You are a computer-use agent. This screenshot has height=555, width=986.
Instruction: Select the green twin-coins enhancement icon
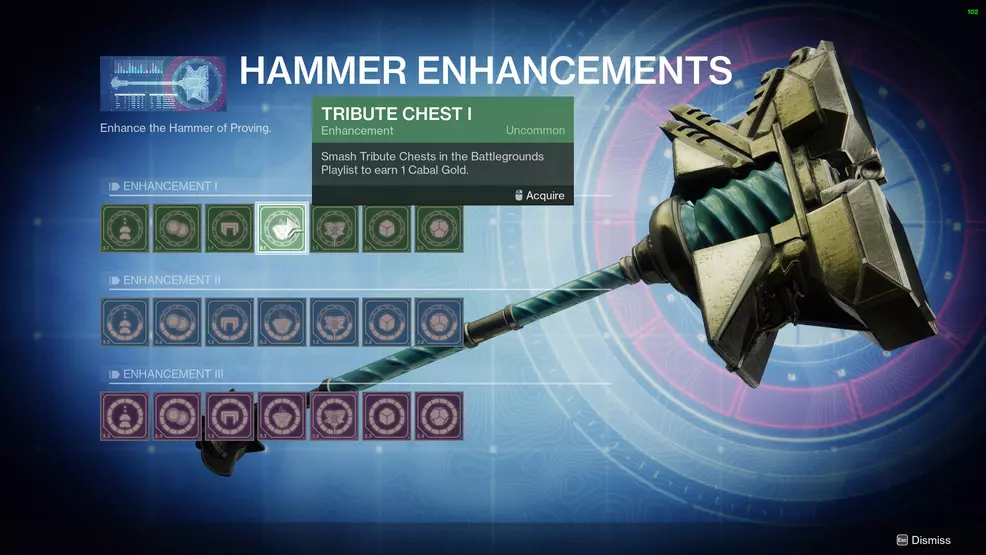tap(177, 229)
